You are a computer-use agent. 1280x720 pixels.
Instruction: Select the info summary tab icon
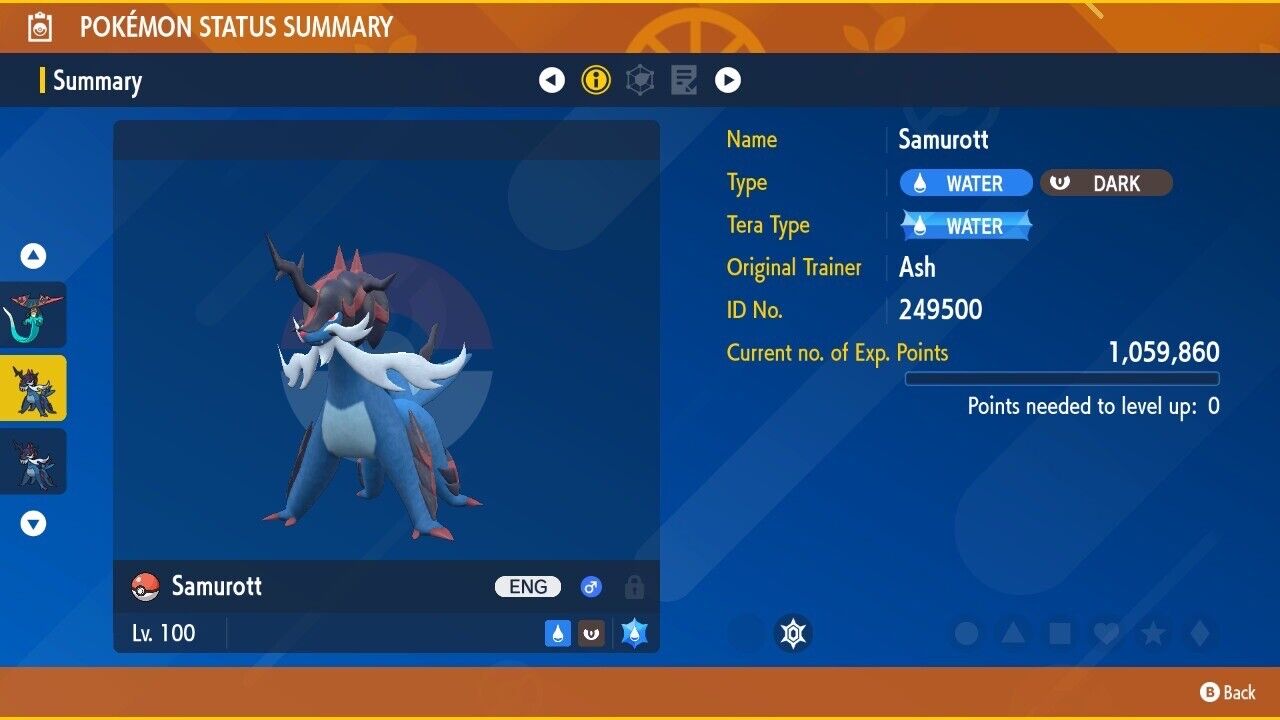click(x=596, y=80)
